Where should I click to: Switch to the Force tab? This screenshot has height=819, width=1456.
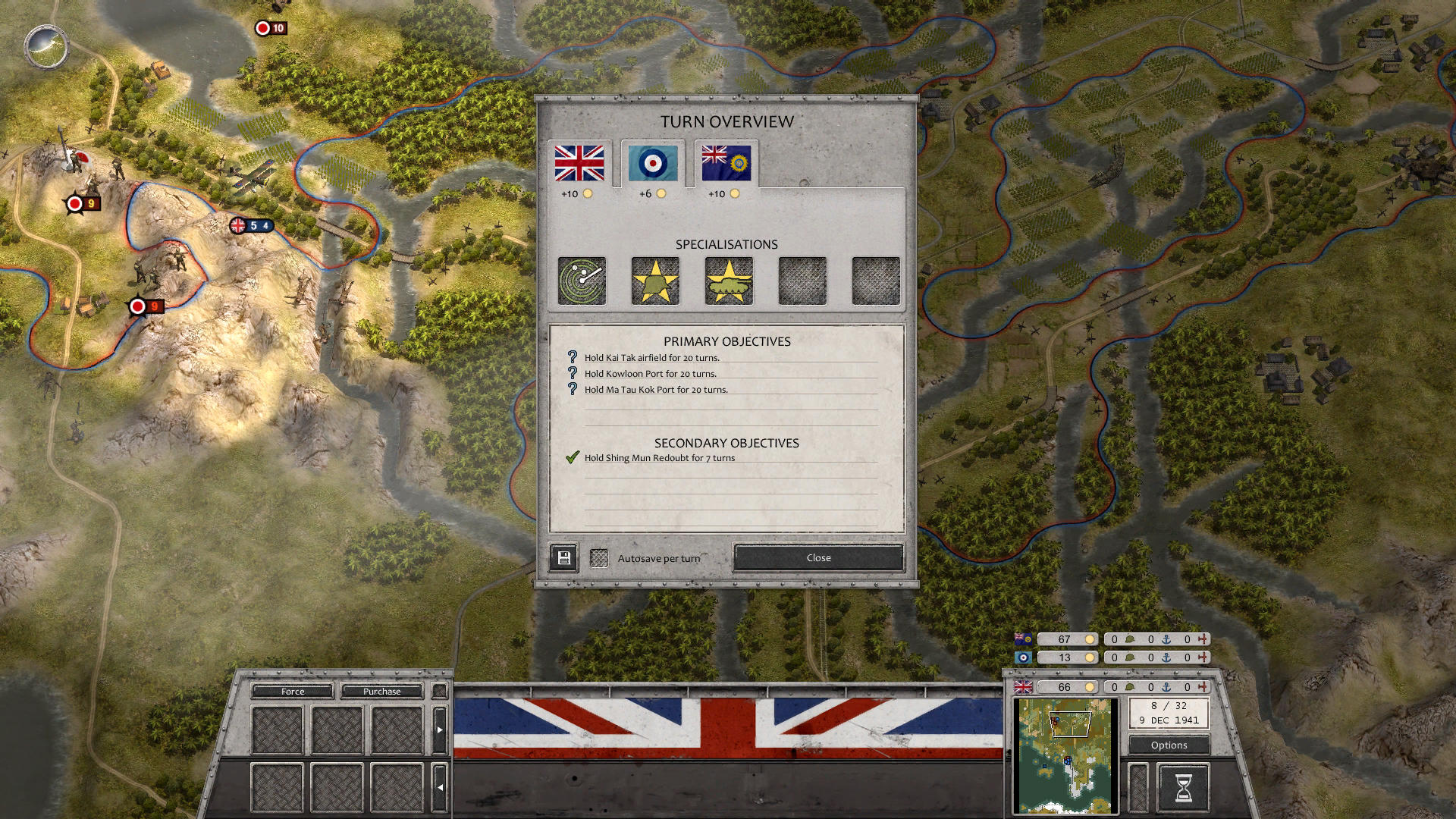[x=291, y=691]
